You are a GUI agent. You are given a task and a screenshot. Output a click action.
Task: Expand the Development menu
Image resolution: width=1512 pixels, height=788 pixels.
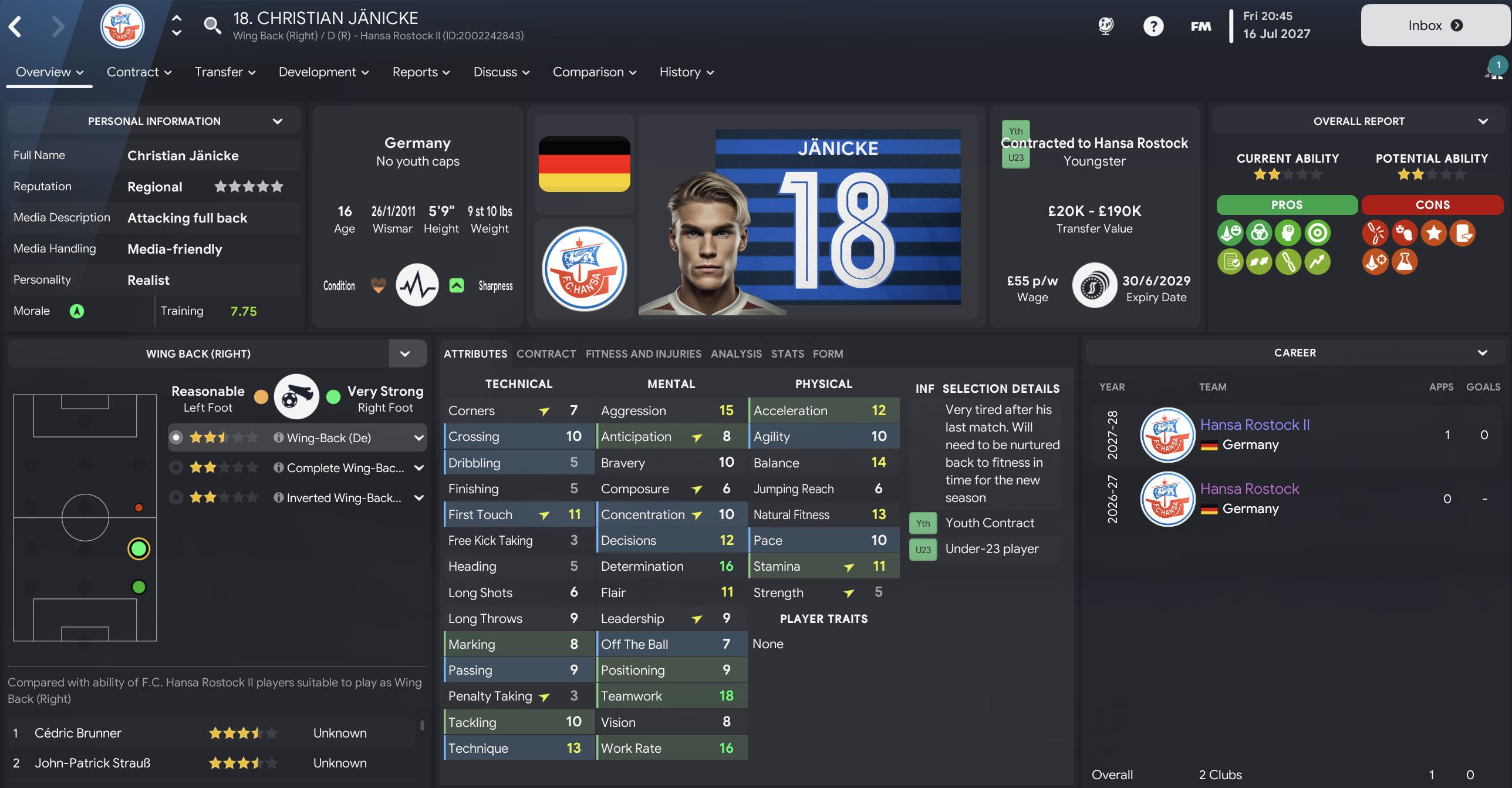[323, 72]
